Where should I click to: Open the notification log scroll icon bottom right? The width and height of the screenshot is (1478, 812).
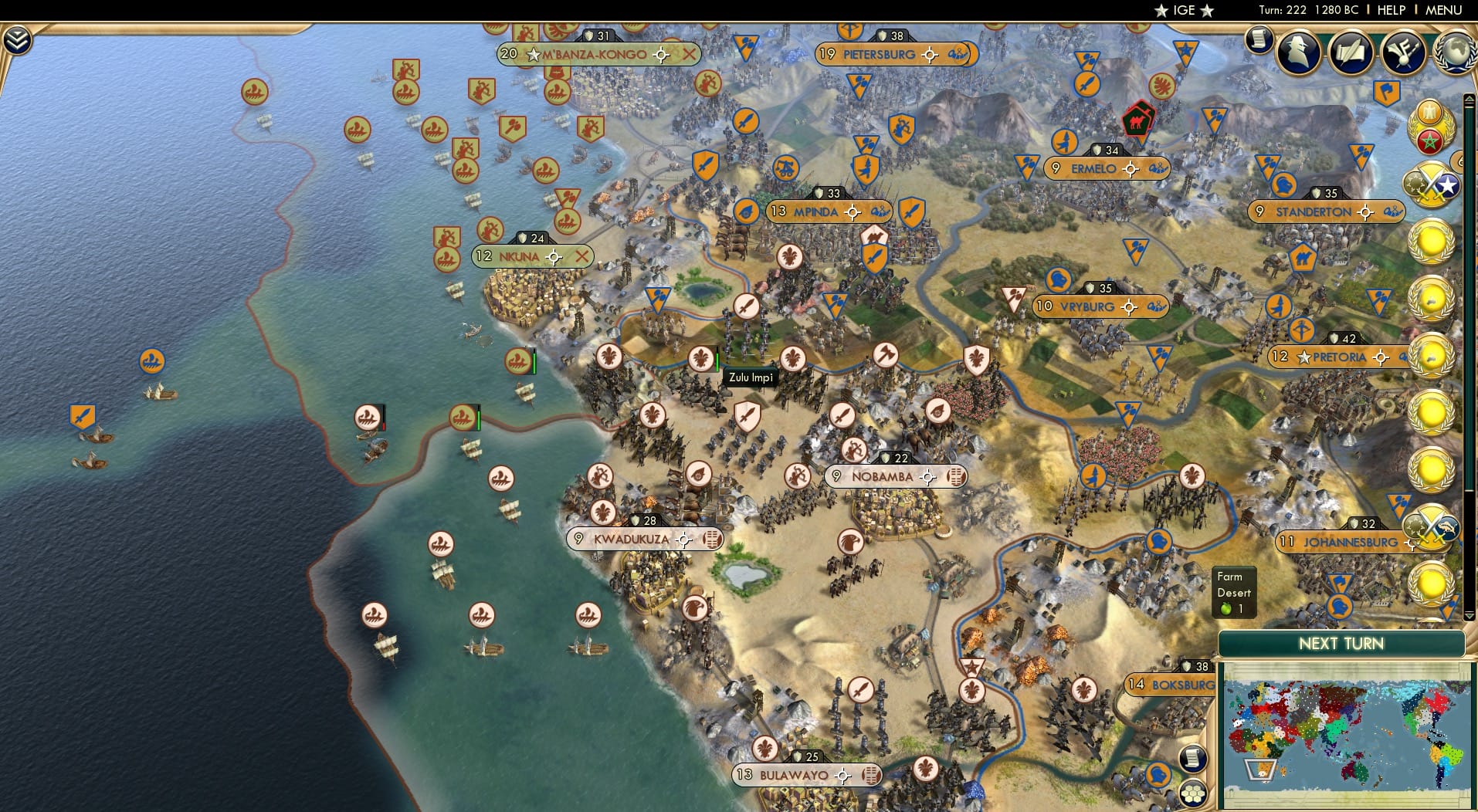1192,759
